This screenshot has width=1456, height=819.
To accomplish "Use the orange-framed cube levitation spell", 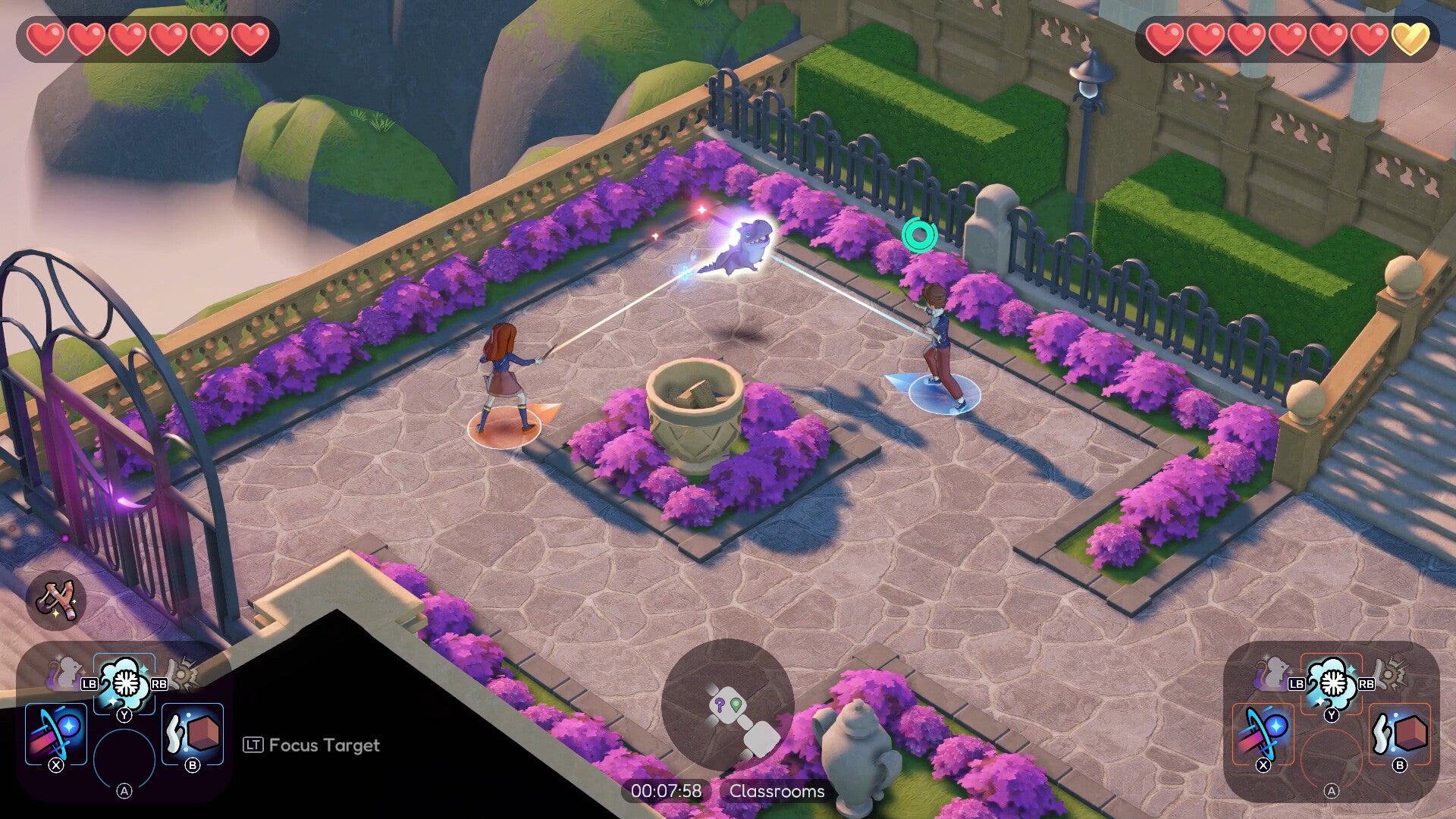I will (x=1400, y=733).
